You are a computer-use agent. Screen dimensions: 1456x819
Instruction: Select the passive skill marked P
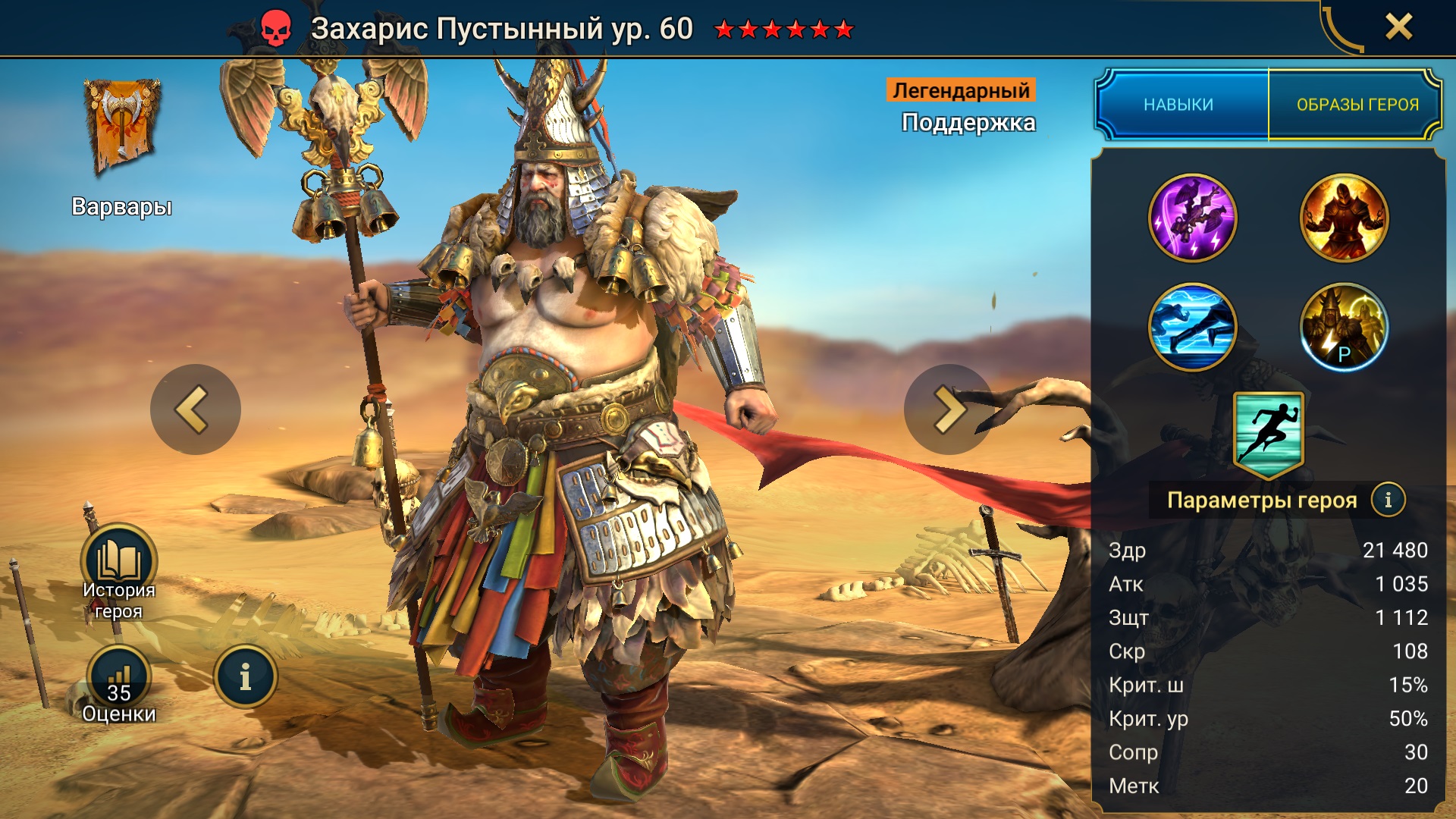1344,327
